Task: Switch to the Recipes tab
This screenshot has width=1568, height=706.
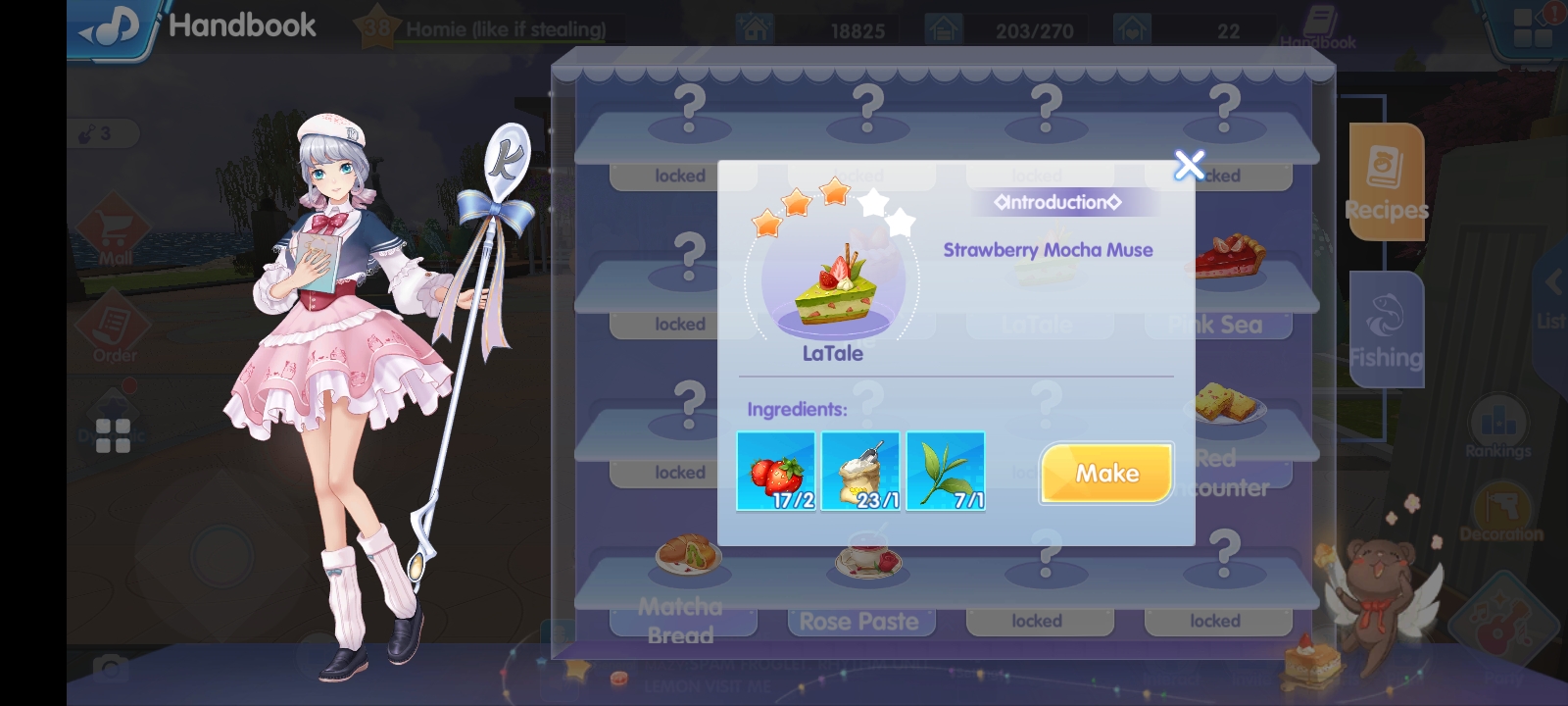Action: (x=1386, y=181)
